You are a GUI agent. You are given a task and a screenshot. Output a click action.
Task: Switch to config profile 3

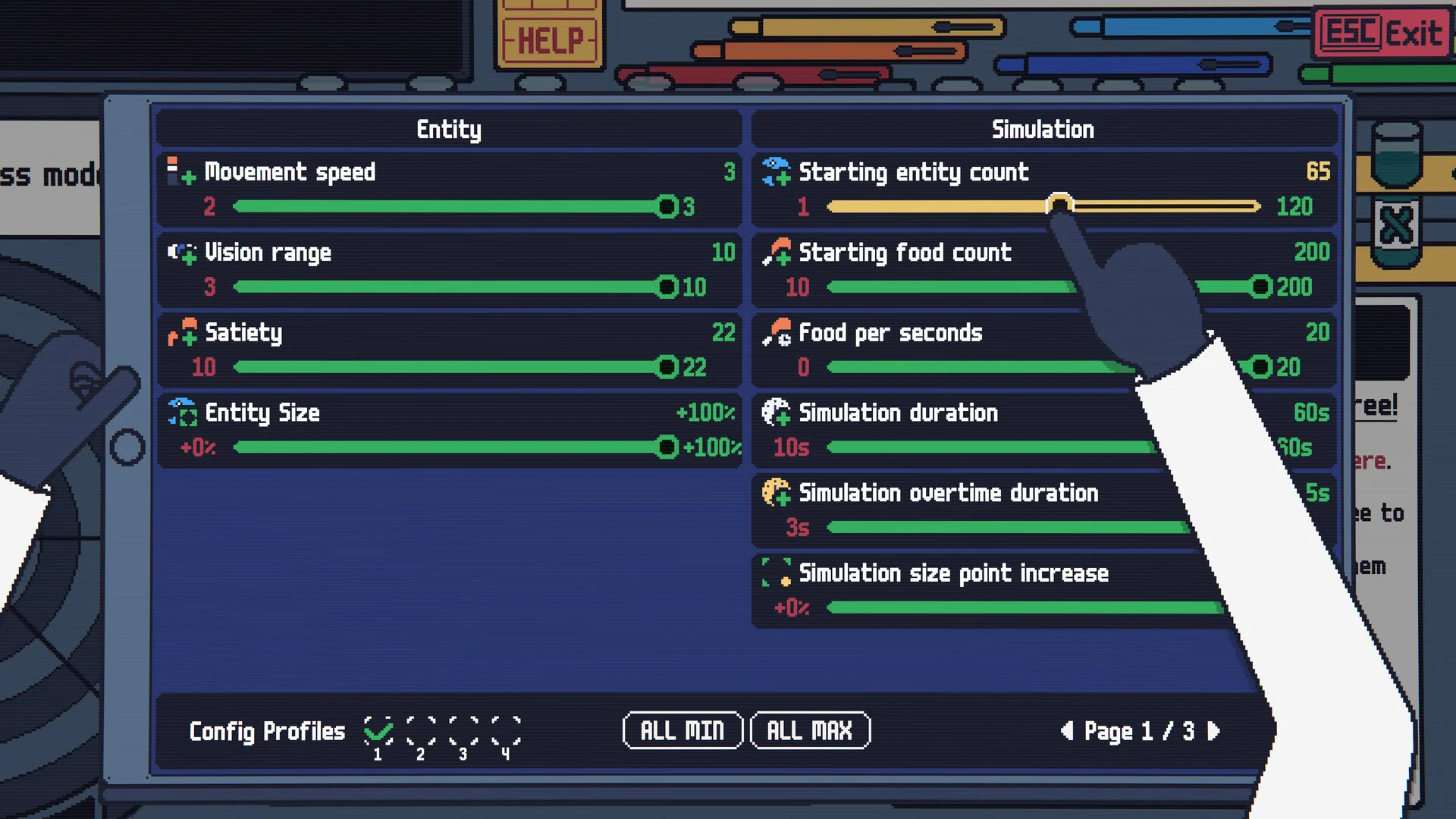(463, 730)
